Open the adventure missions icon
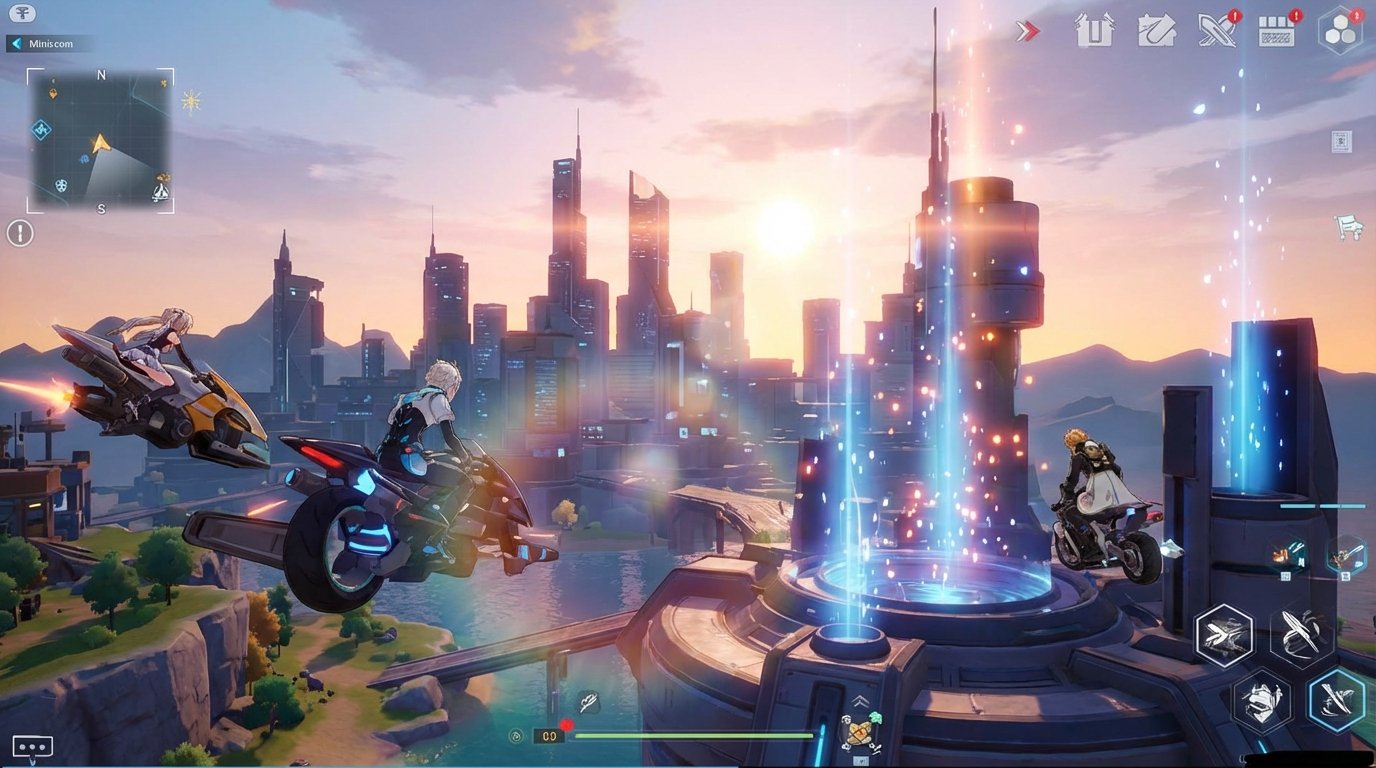 tap(1156, 31)
